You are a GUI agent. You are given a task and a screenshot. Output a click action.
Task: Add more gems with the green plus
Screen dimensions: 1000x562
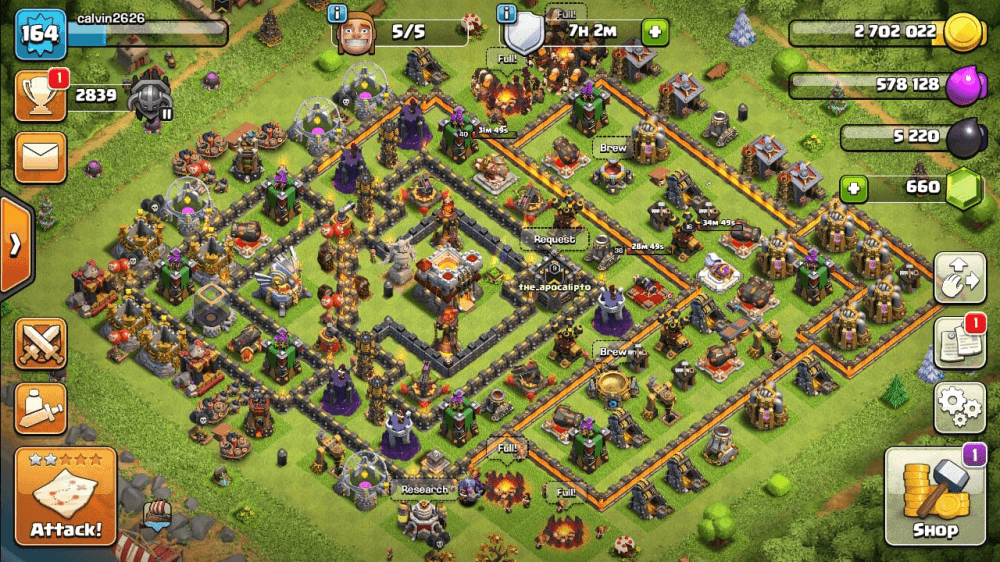[x=853, y=187]
